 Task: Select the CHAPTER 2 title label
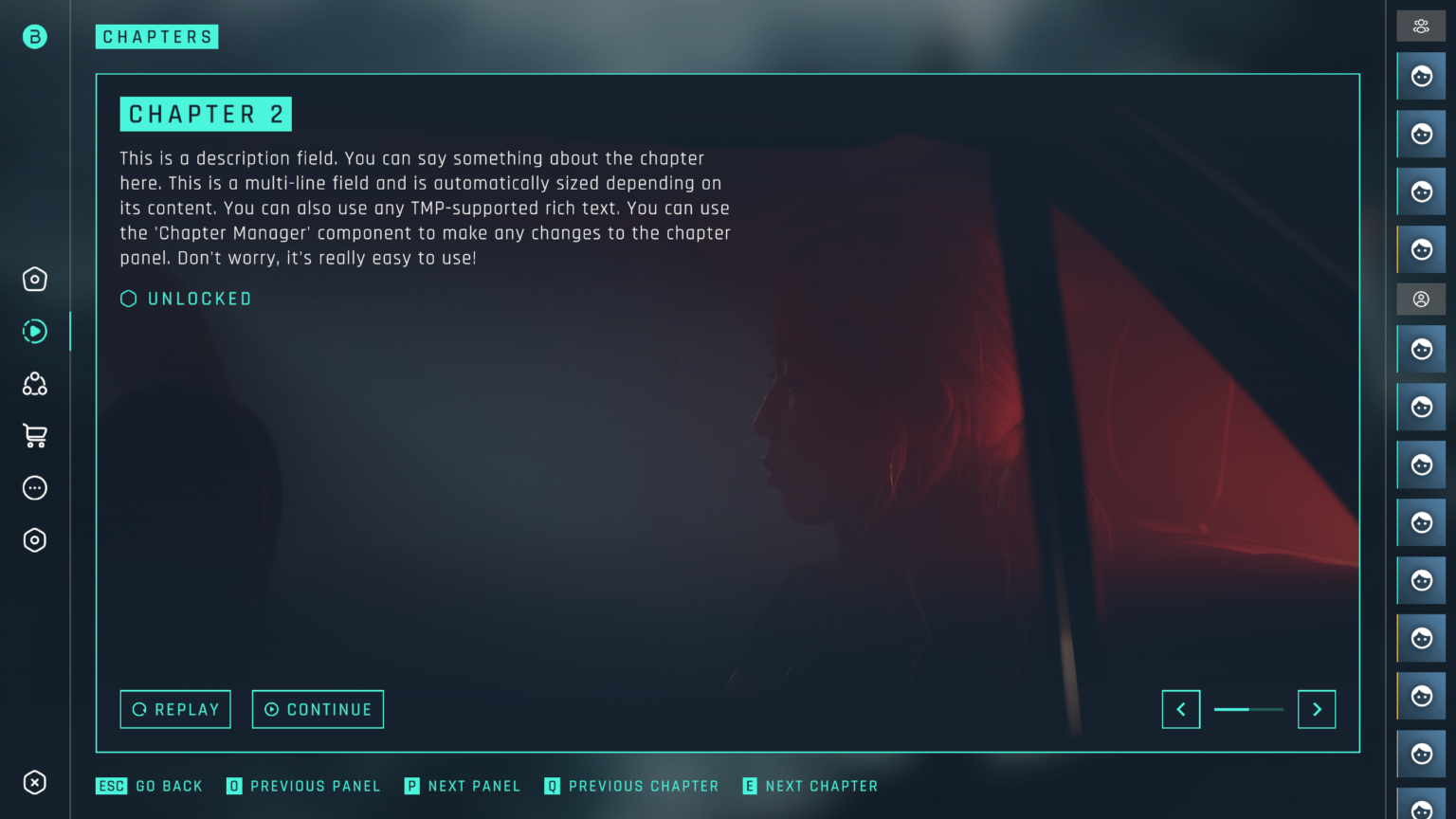point(206,114)
